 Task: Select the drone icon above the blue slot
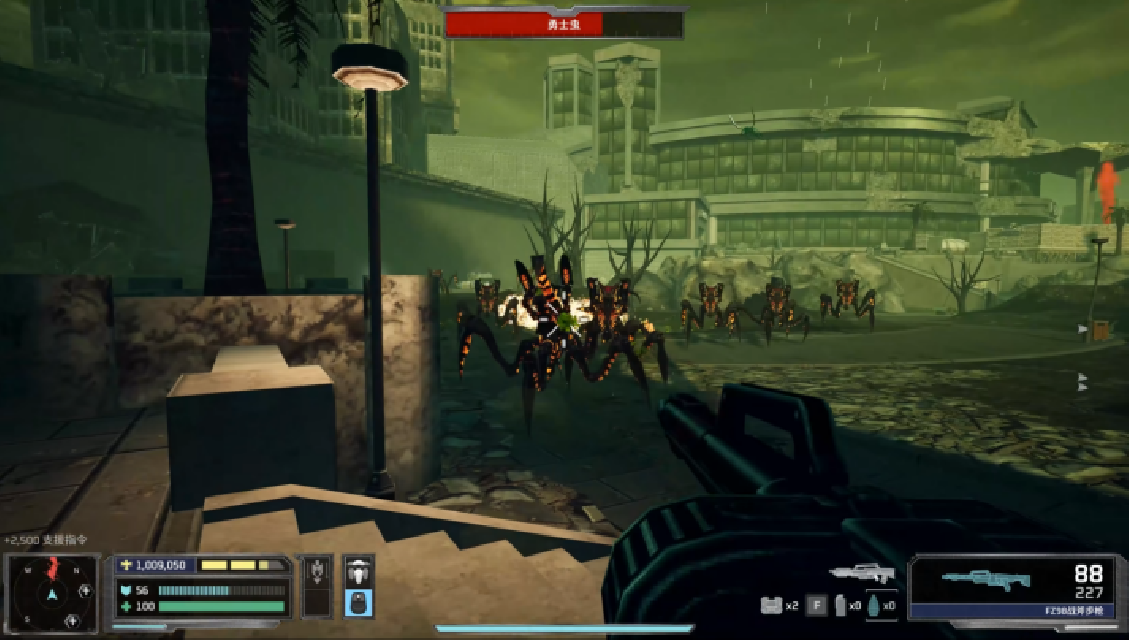point(358,573)
